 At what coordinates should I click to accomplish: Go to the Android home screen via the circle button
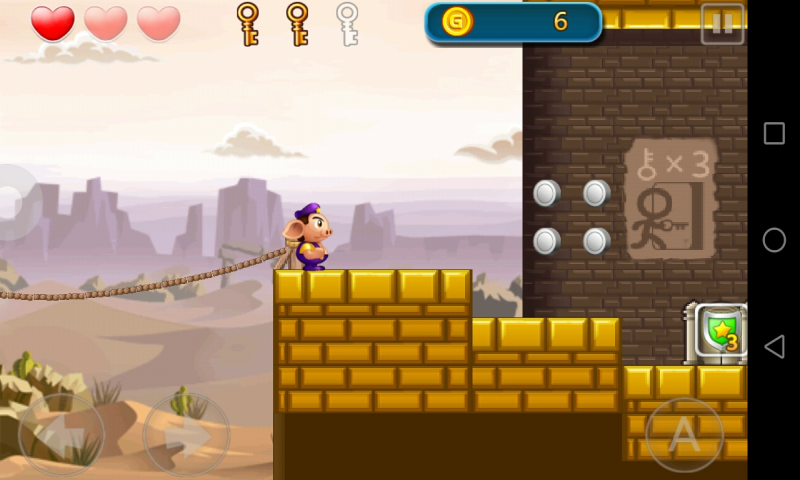(774, 240)
